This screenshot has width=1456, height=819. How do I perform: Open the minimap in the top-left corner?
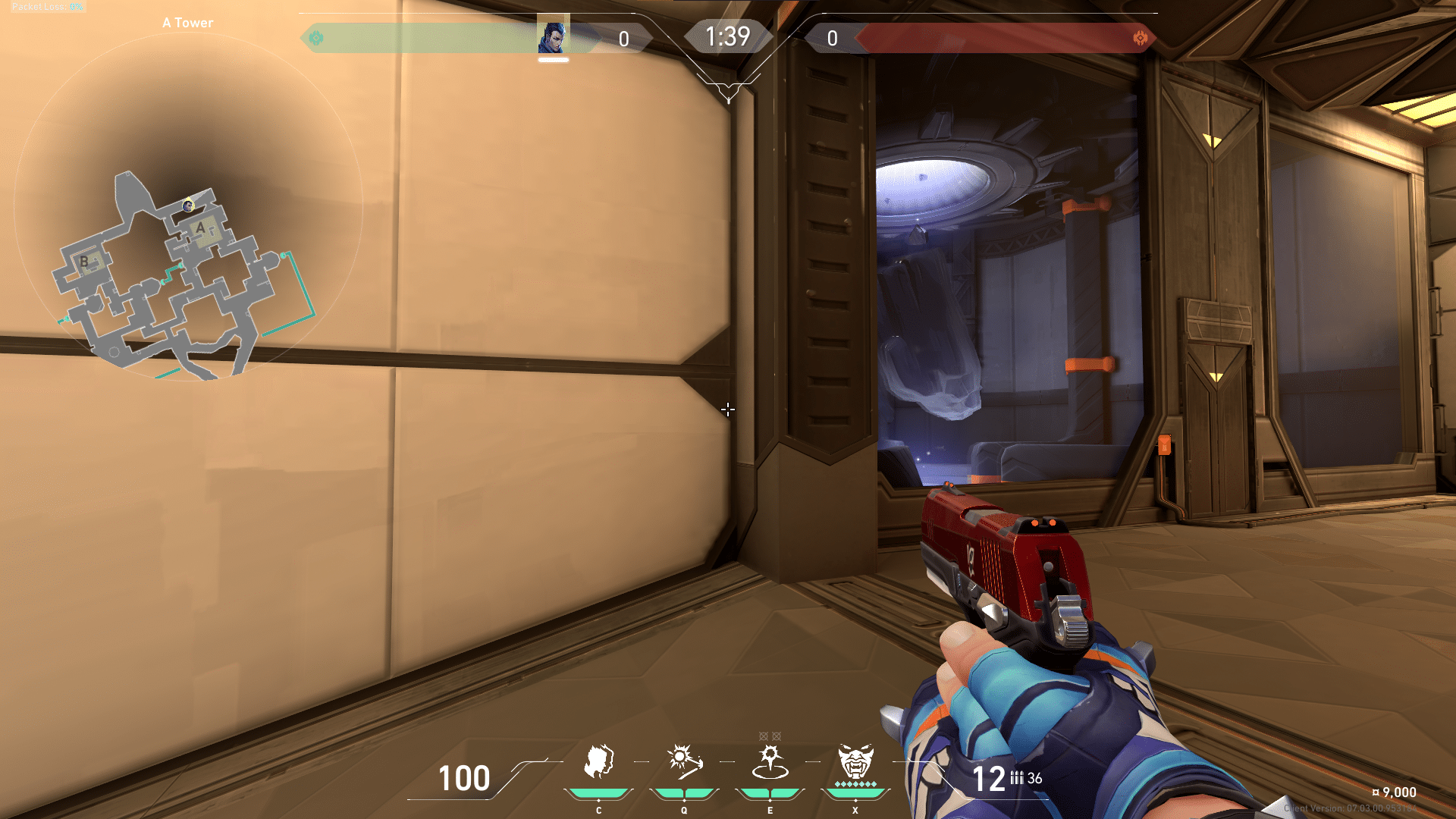188,206
